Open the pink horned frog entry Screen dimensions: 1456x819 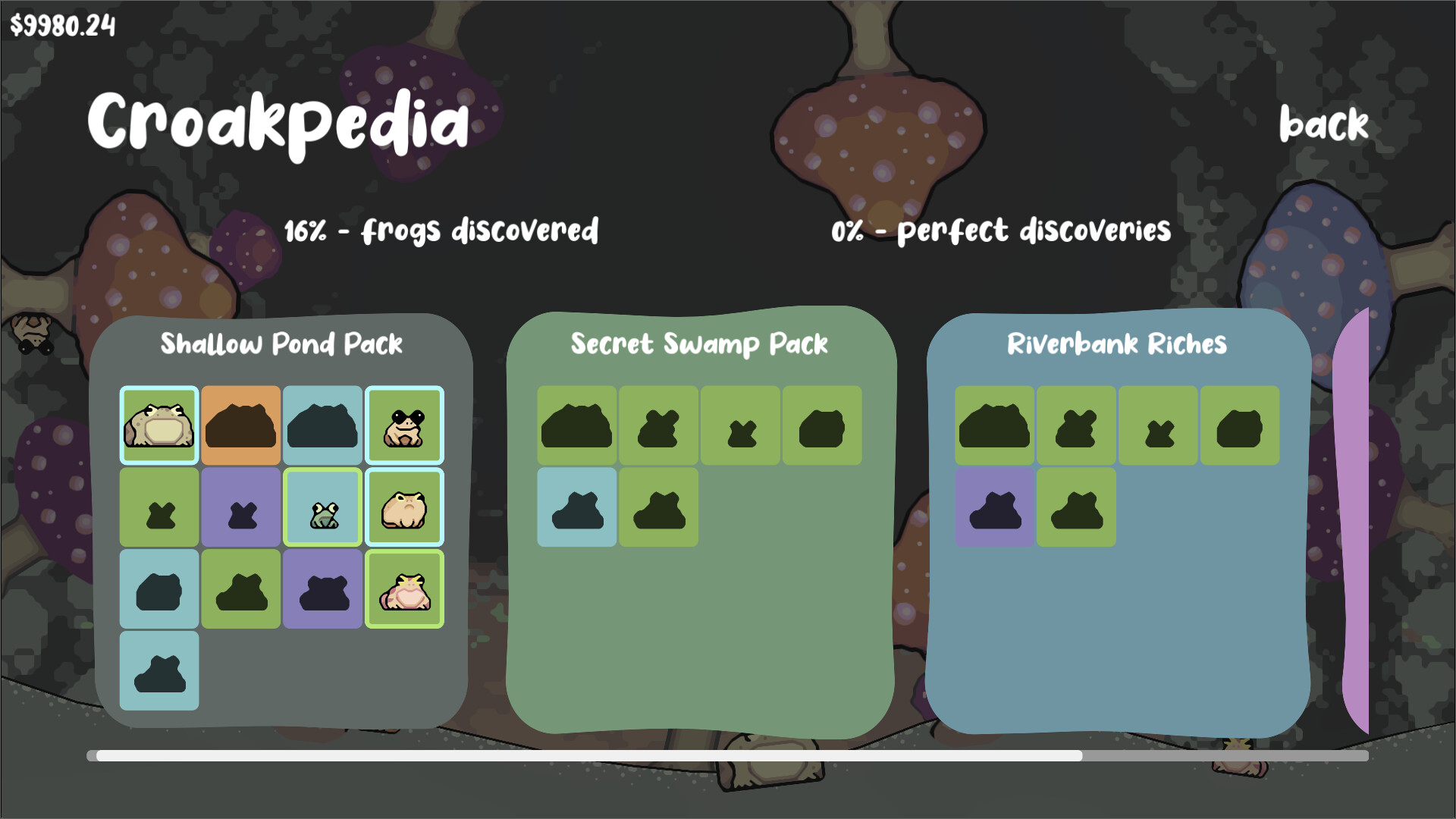point(404,588)
